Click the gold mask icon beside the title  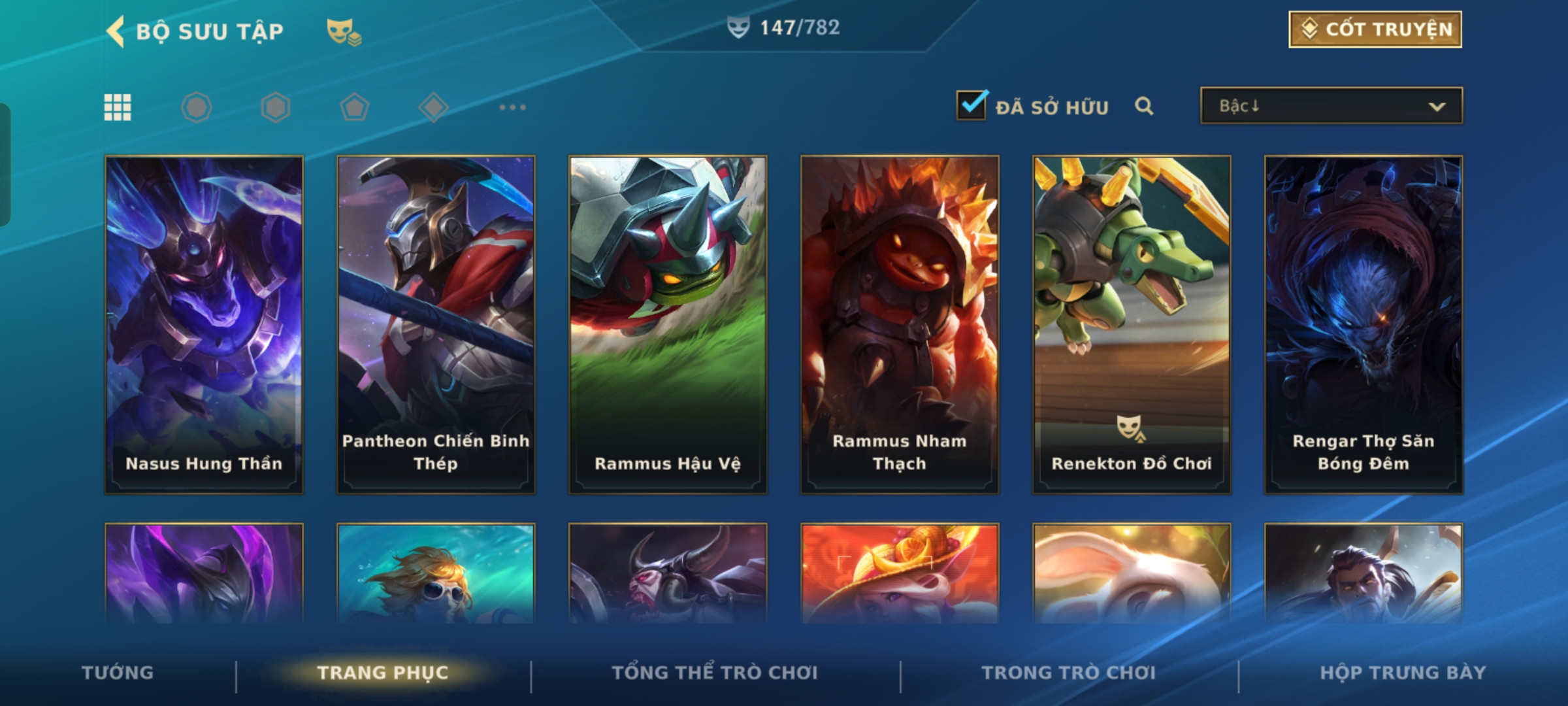tap(344, 31)
